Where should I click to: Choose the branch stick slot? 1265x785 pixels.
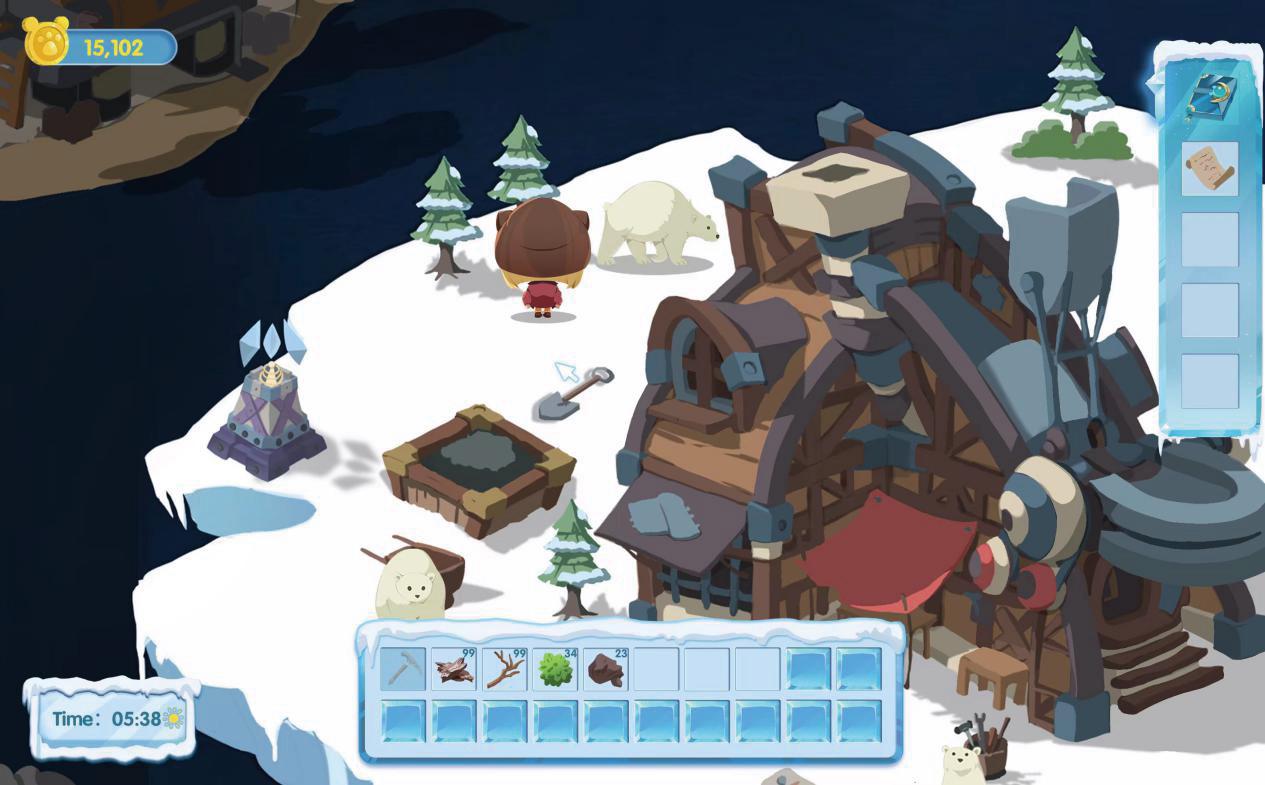[x=505, y=669]
